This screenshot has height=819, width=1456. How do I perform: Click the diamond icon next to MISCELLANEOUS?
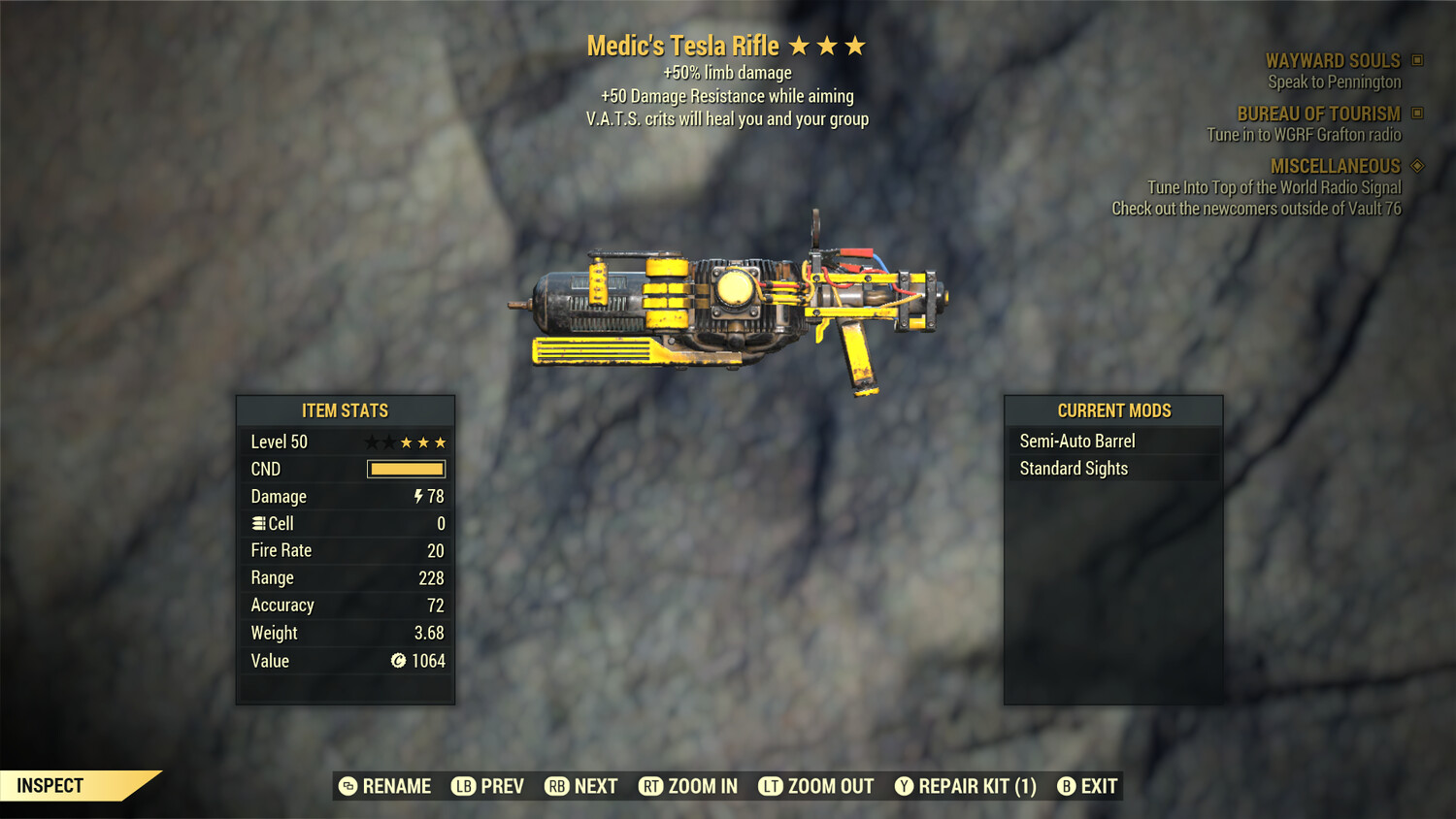click(x=1415, y=166)
